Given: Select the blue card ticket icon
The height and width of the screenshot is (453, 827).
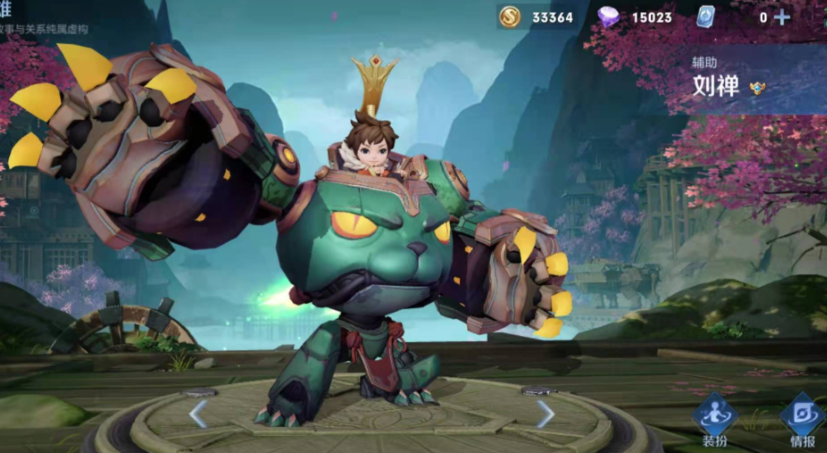Looking at the screenshot, I should coord(704,17).
